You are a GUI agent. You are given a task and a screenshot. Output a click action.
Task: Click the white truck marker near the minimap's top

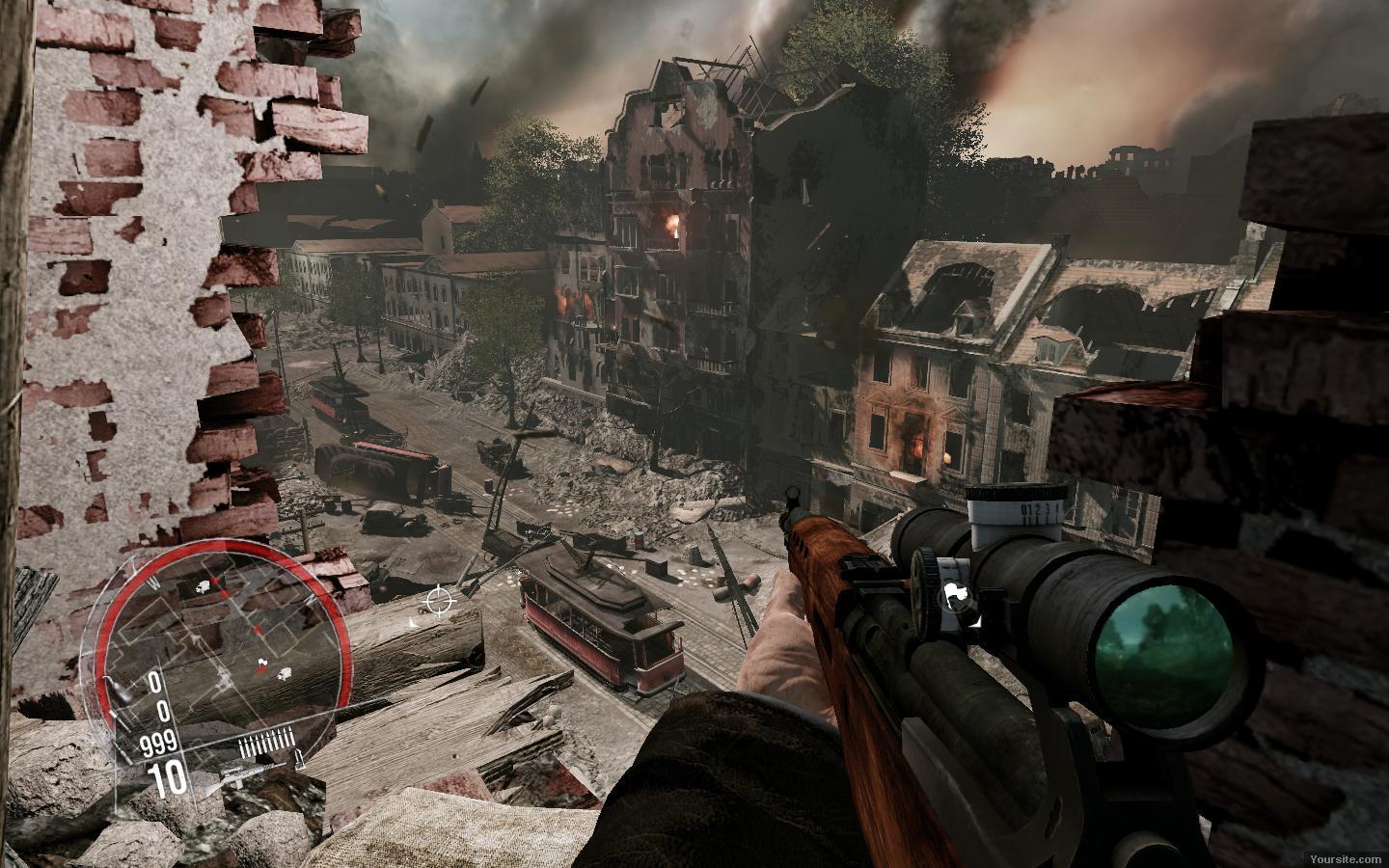(x=204, y=584)
